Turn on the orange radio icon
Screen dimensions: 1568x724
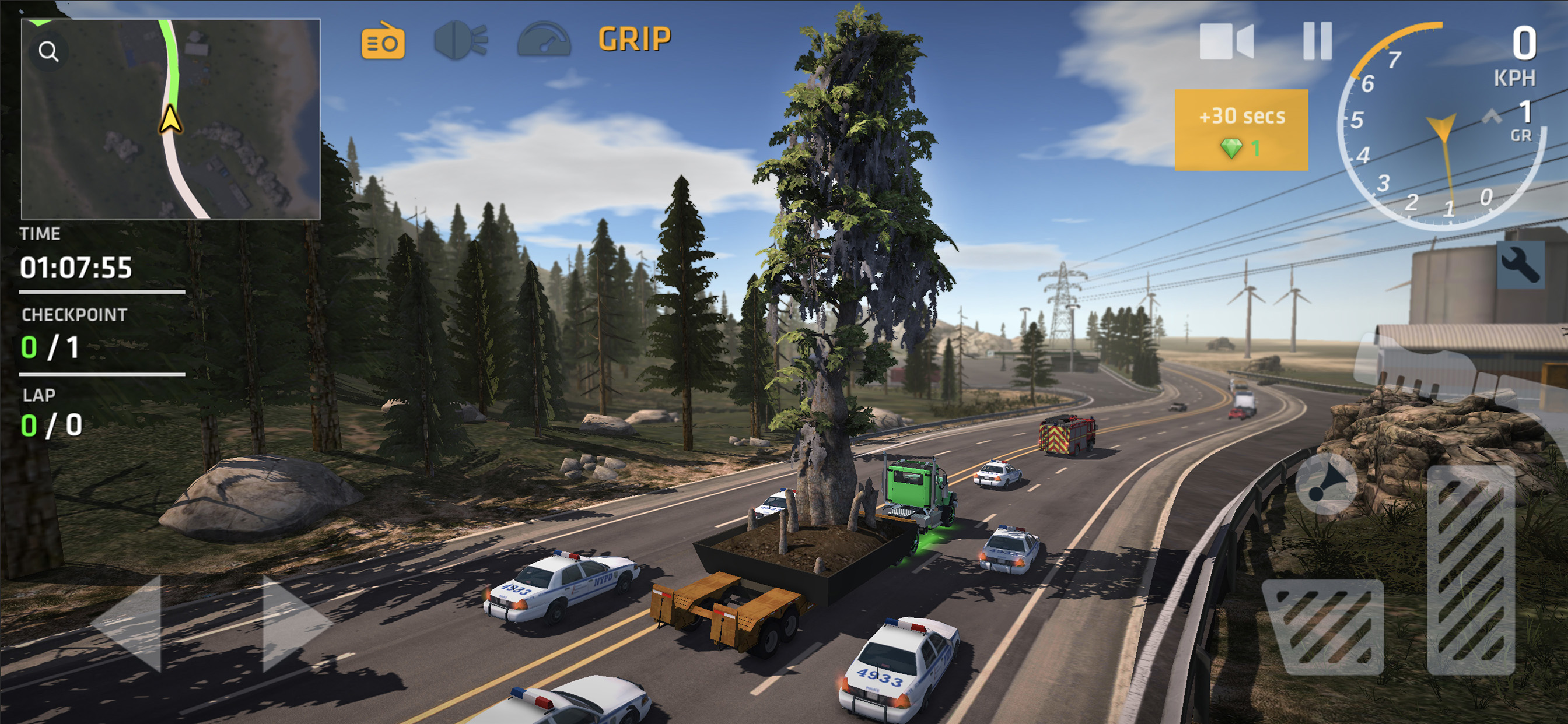[383, 42]
